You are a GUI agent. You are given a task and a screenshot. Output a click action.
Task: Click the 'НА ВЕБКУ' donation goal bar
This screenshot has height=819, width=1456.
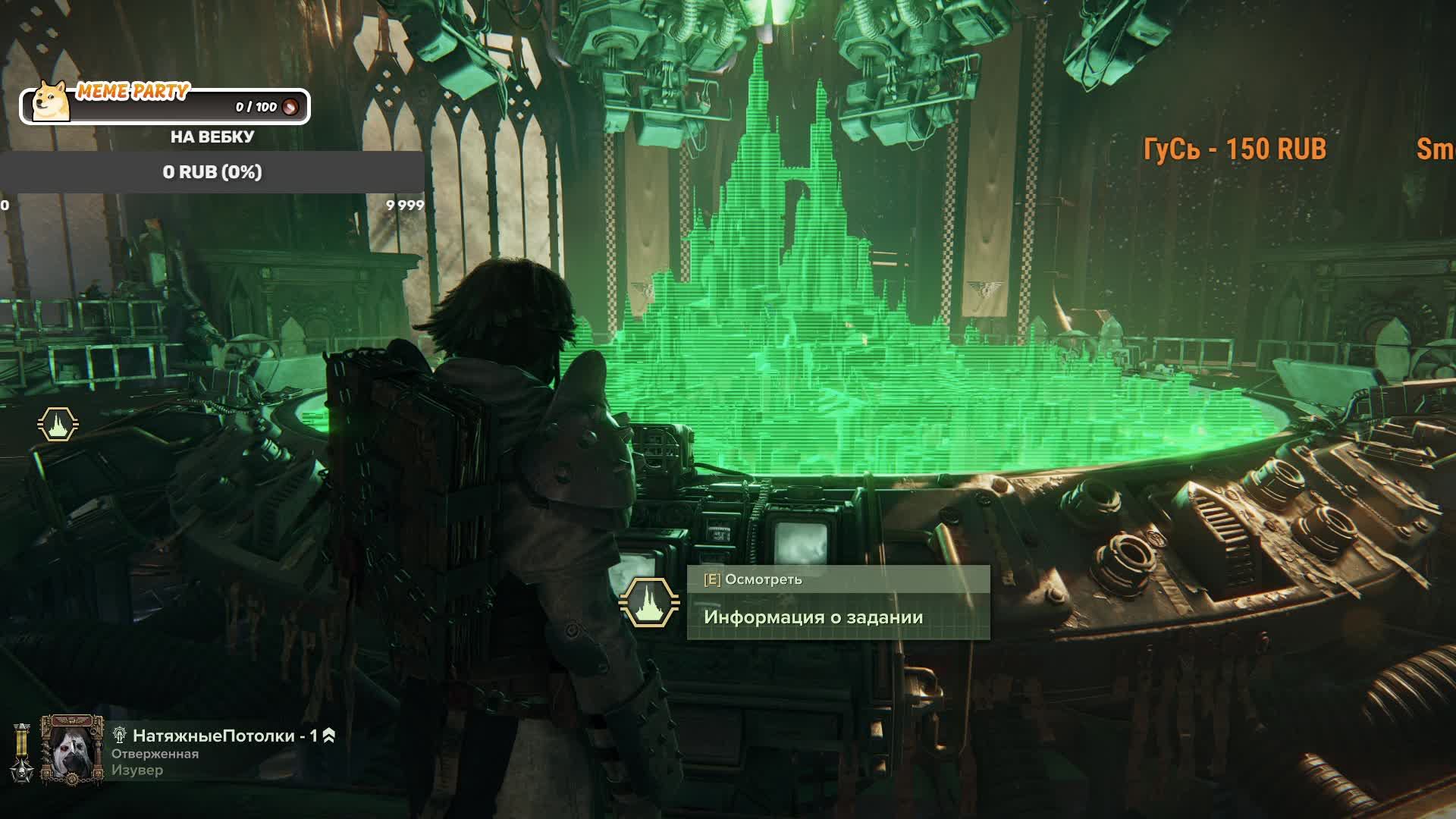[212, 172]
